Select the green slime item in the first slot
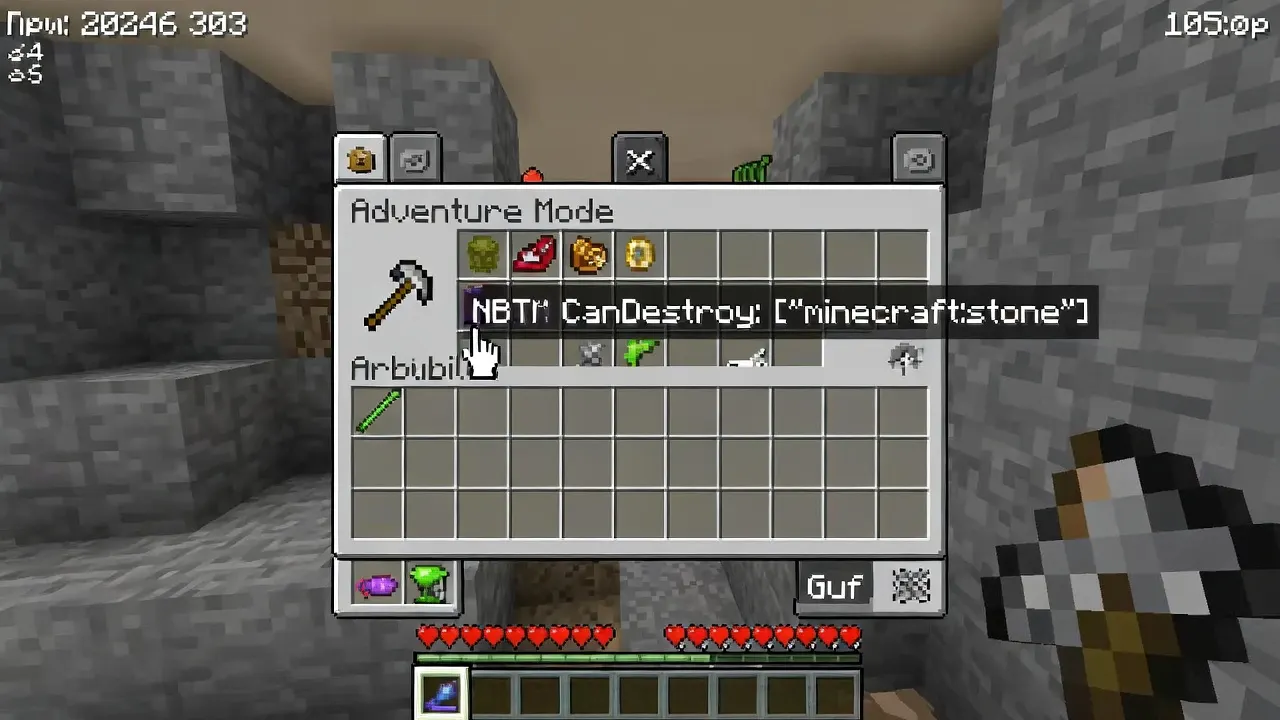 pyautogui.click(x=484, y=255)
